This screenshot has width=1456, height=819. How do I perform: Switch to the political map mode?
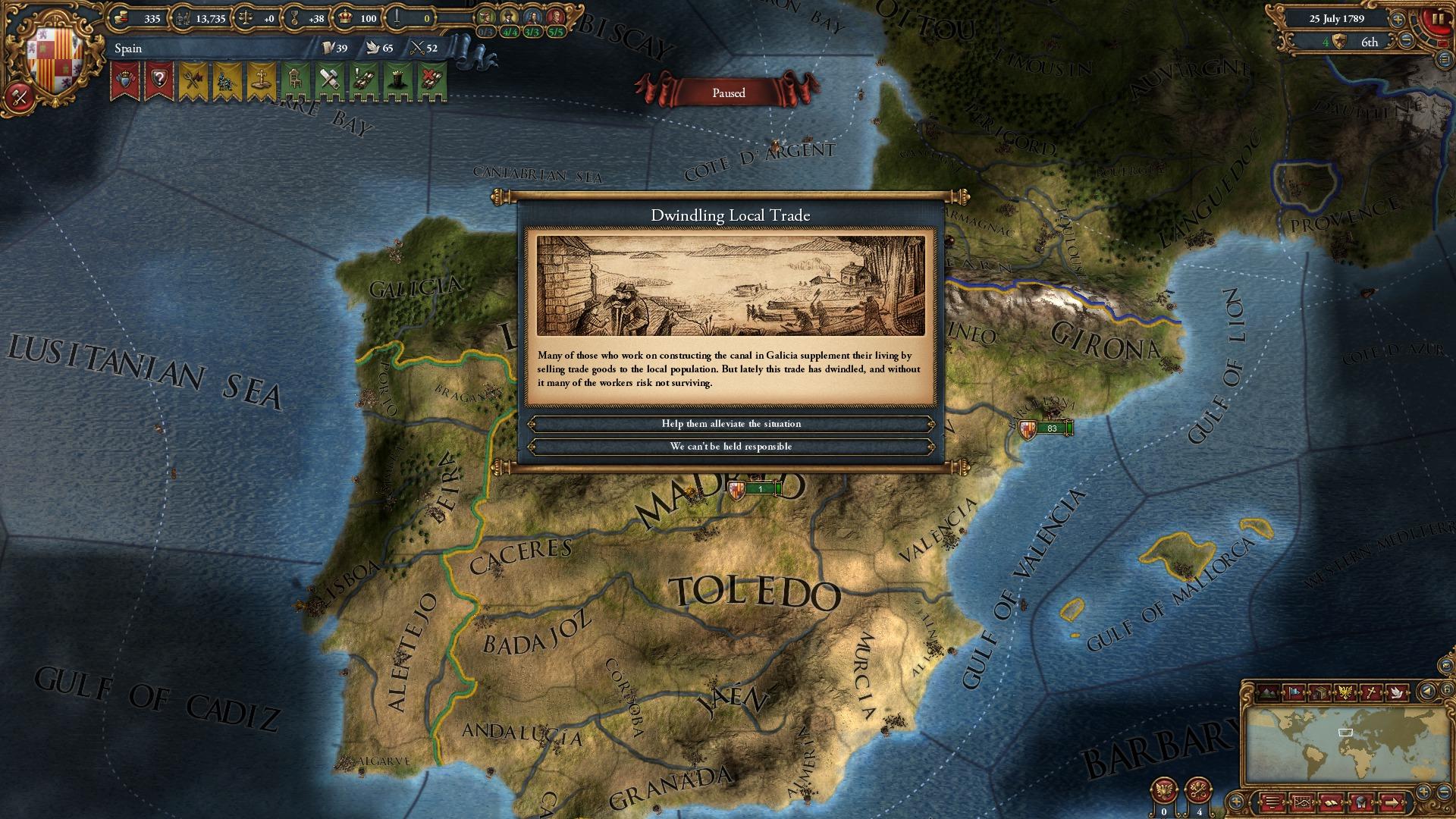[x=1294, y=692]
